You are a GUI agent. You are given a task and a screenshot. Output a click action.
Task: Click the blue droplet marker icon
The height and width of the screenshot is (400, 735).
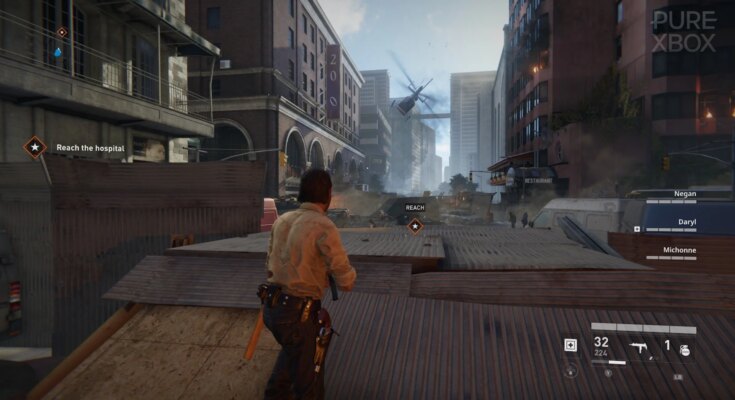[x=58, y=52]
